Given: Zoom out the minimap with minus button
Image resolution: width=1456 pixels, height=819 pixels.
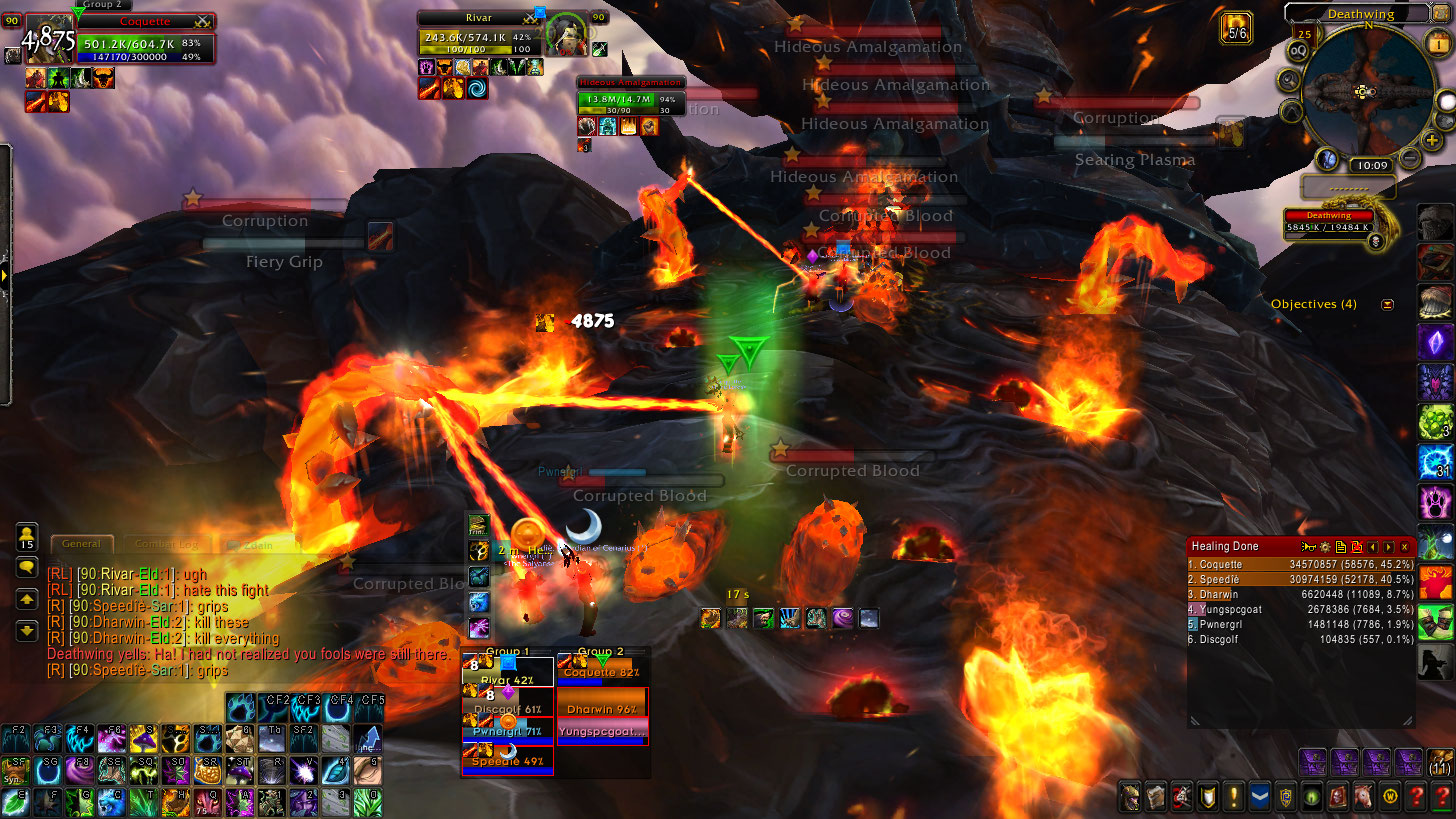Looking at the screenshot, I should pyautogui.click(x=1409, y=157).
